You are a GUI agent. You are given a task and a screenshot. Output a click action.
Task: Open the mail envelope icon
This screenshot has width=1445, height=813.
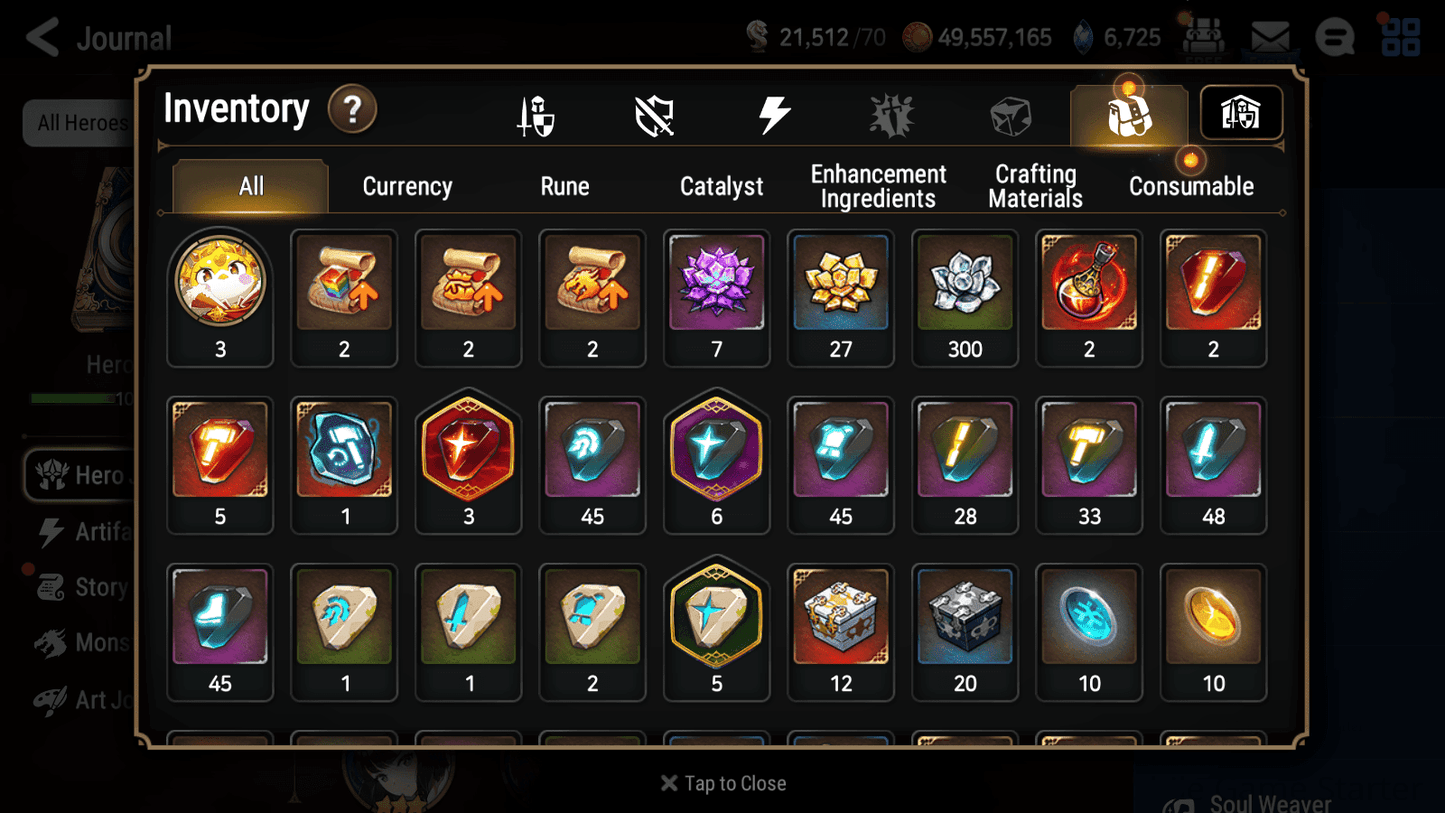click(1270, 37)
